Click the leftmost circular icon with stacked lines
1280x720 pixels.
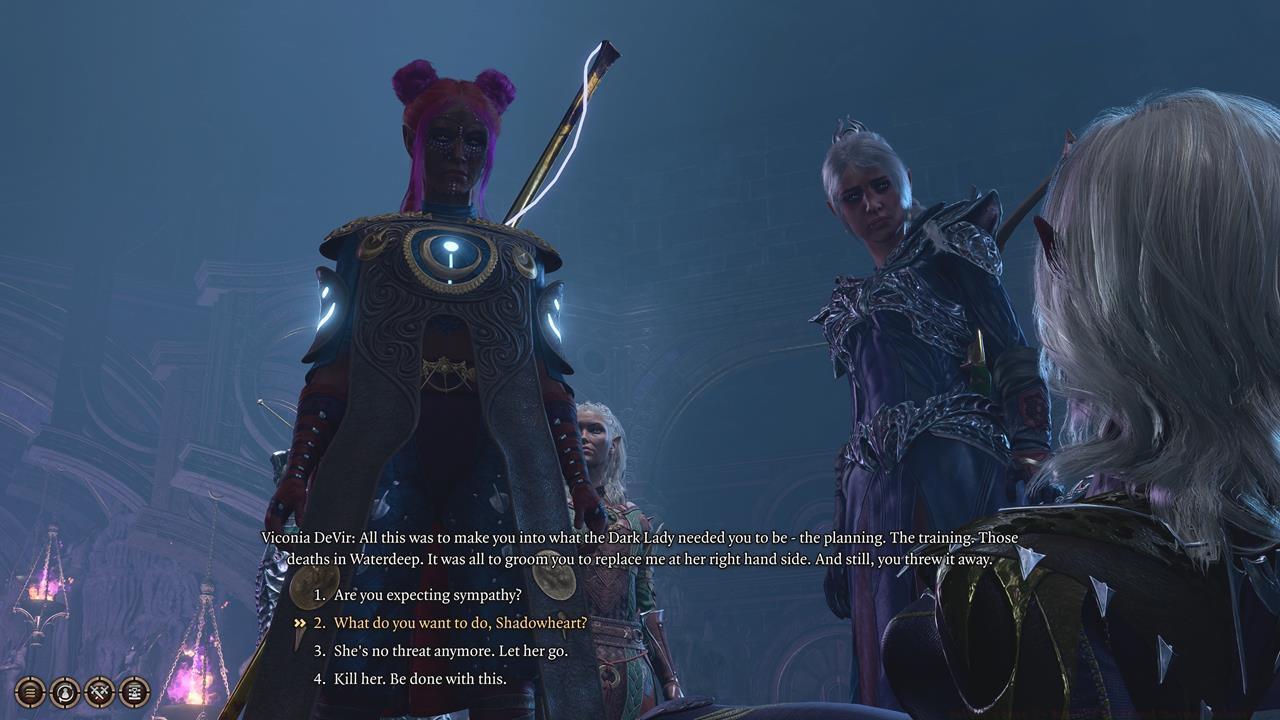tap(29, 692)
